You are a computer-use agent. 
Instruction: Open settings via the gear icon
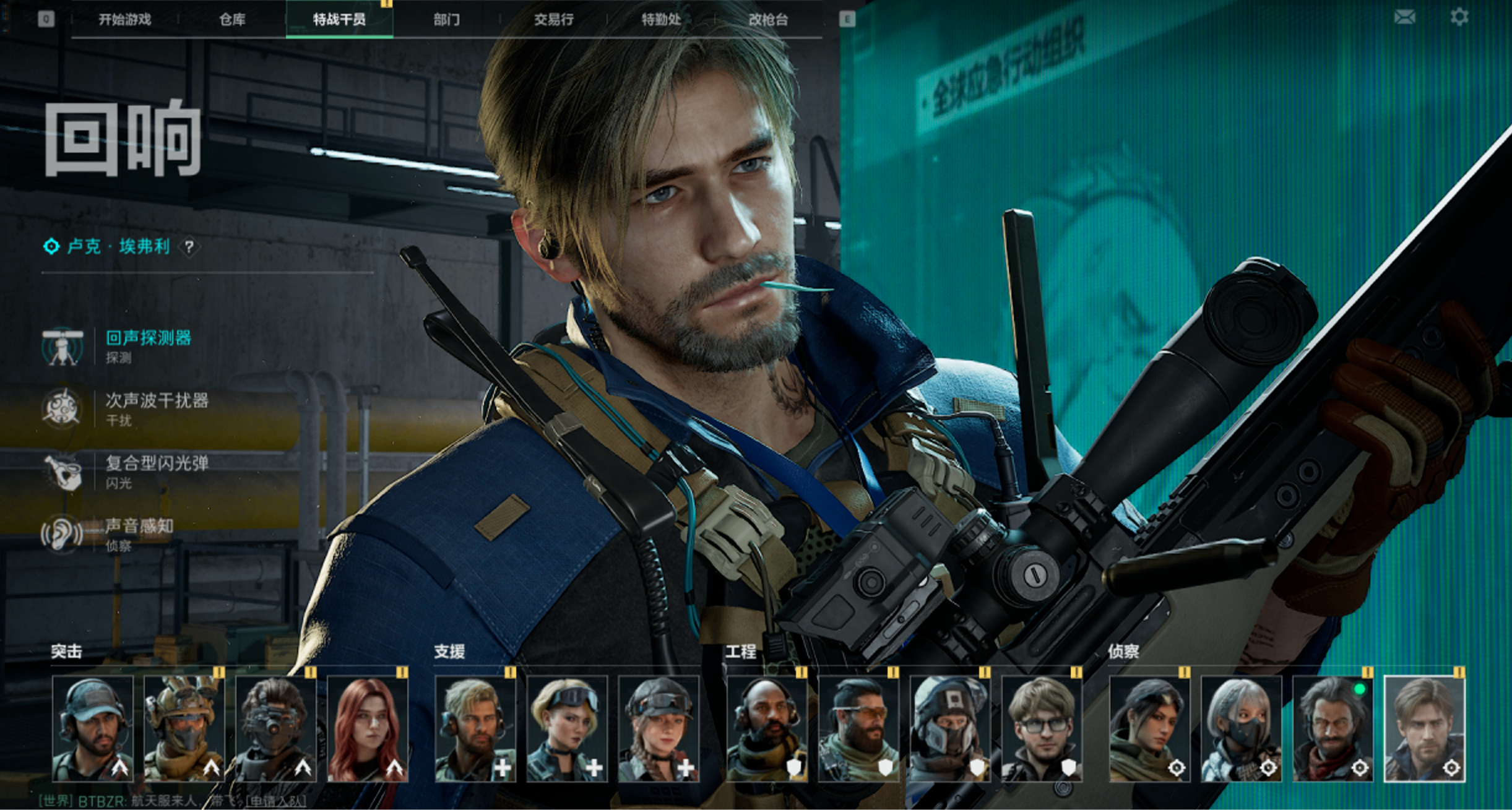tap(1459, 17)
